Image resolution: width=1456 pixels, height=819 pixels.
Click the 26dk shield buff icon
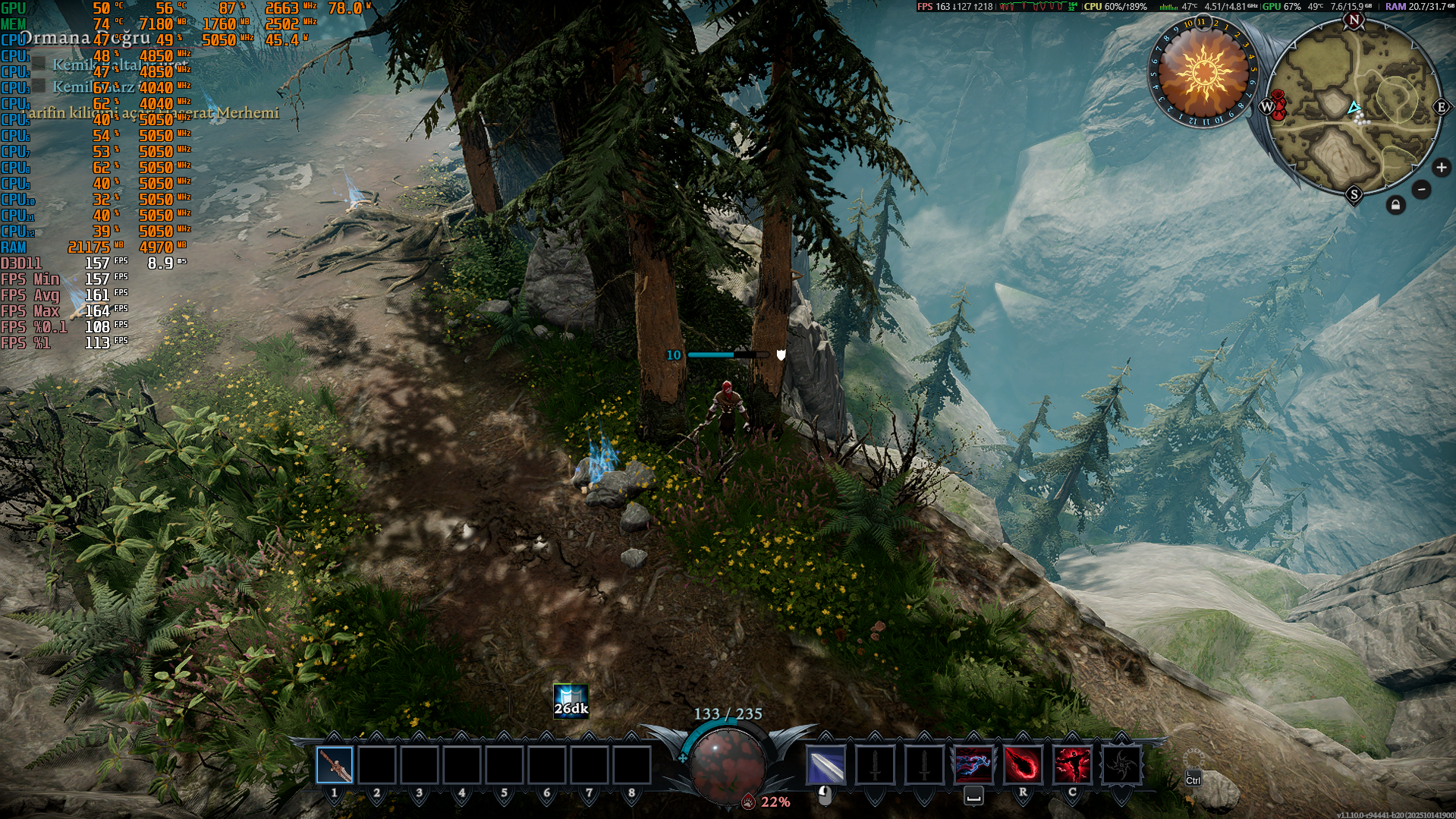coord(571,701)
